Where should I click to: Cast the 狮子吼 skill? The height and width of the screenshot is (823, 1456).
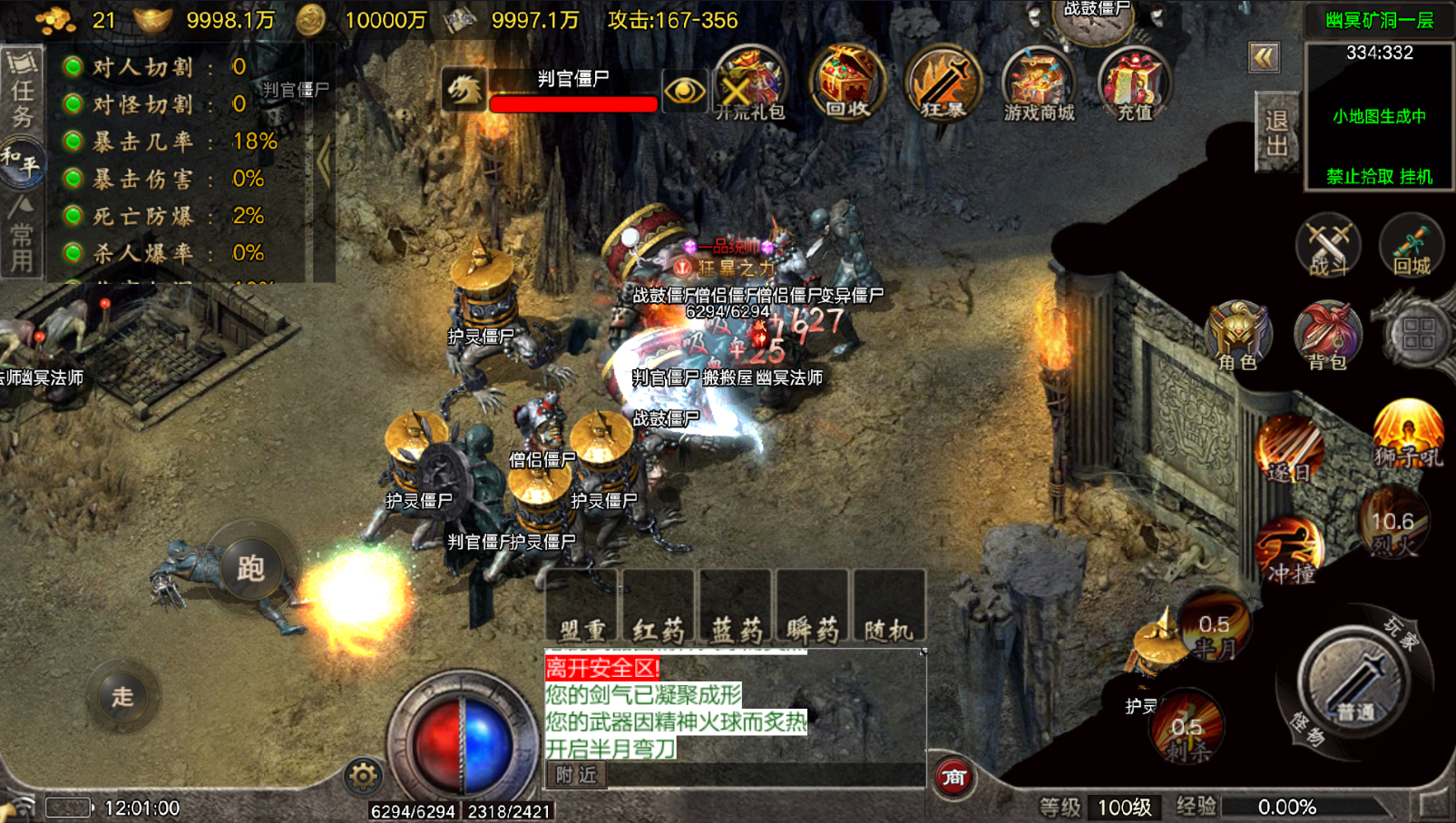pyautogui.click(x=1408, y=434)
